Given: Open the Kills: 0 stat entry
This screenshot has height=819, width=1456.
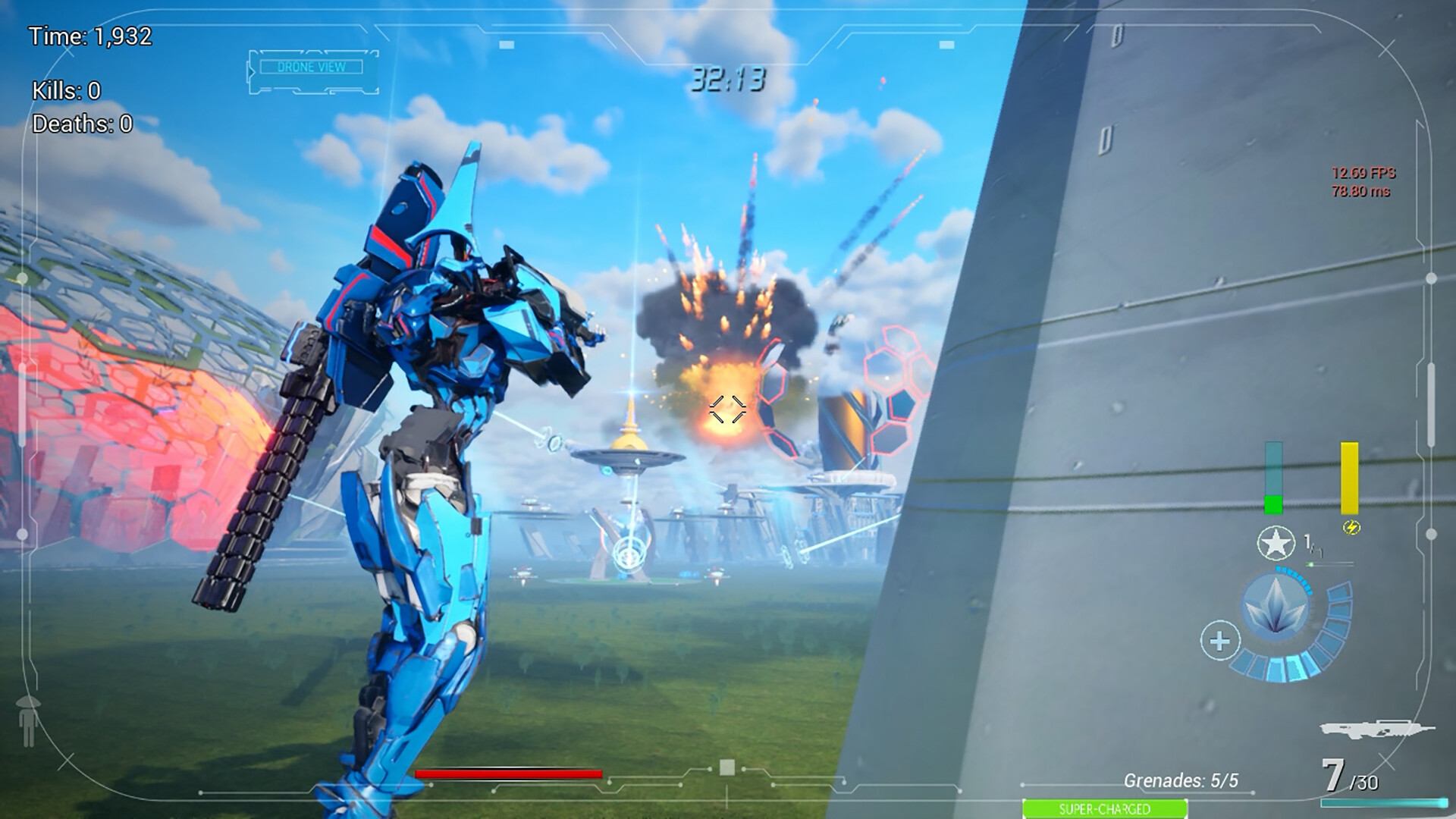Looking at the screenshot, I should [x=68, y=89].
